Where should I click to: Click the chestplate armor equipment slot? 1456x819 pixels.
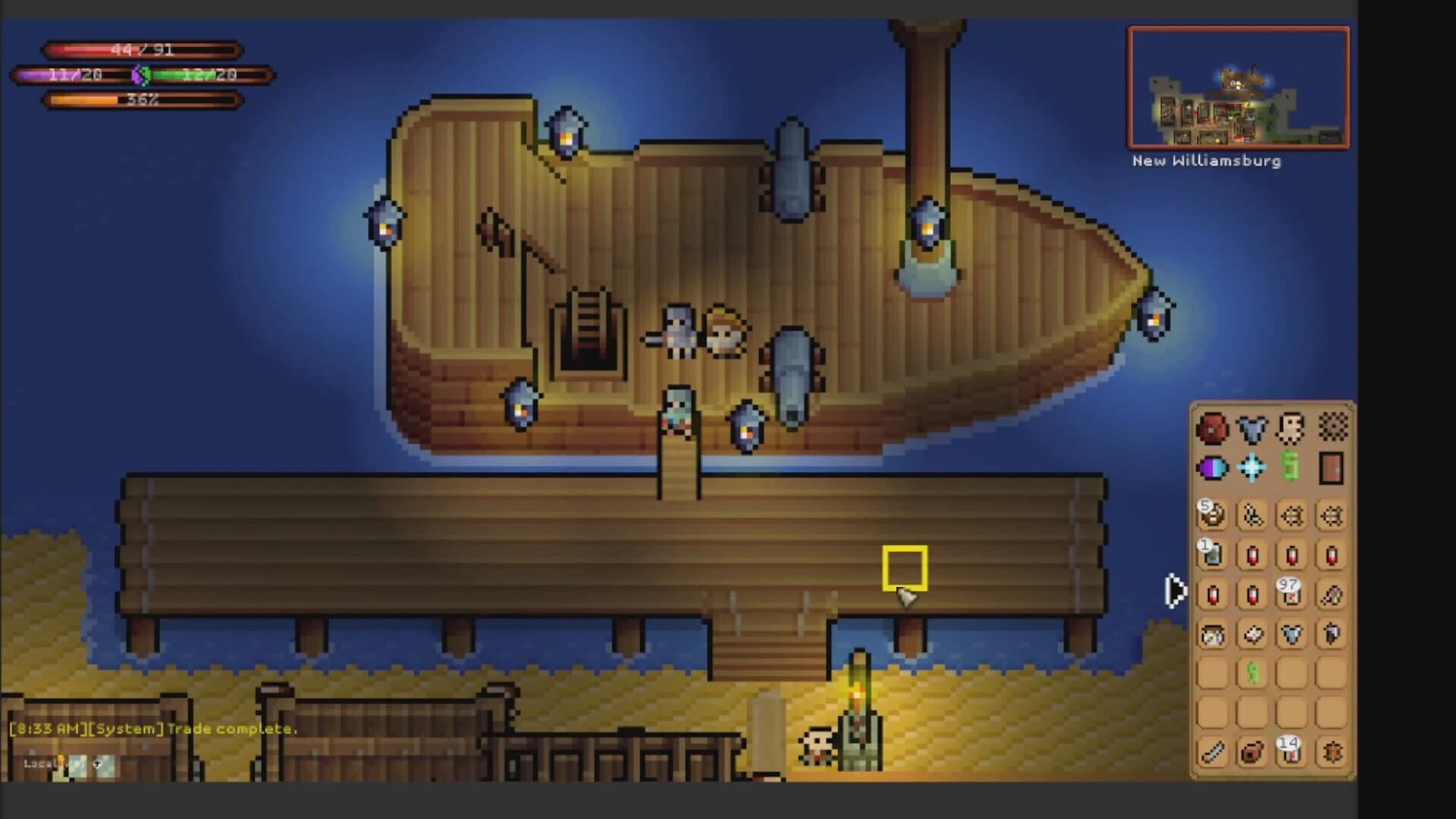coord(1251,431)
